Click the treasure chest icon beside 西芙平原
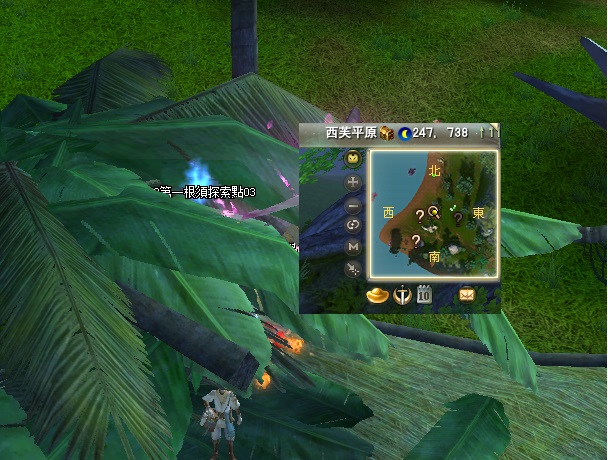This screenshot has height=460, width=608. [x=386, y=132]
